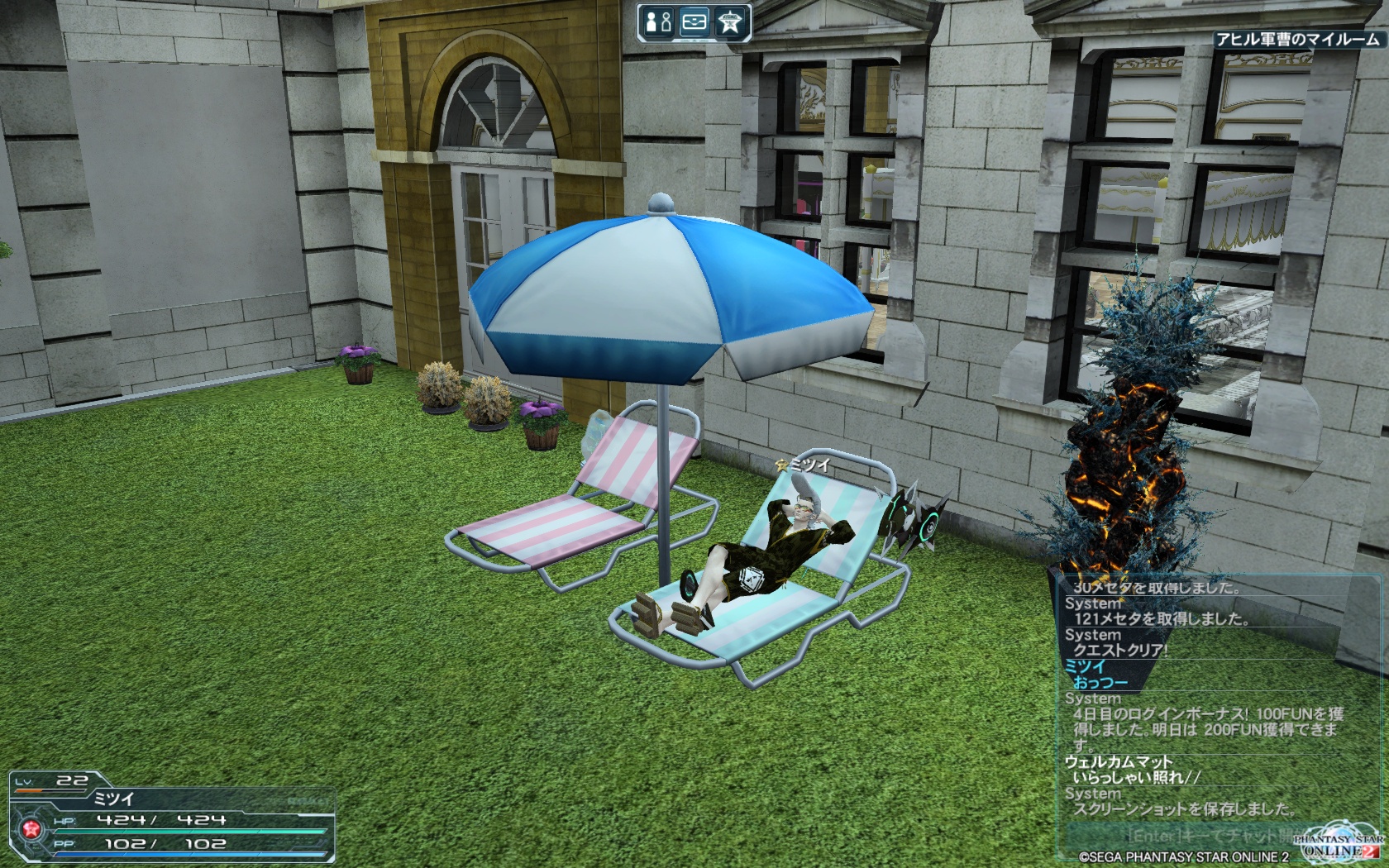Open the star emblem icon in top bar
Image resolution: width=1389 pixels, height=868 pixels.
(x=729, y=21)
